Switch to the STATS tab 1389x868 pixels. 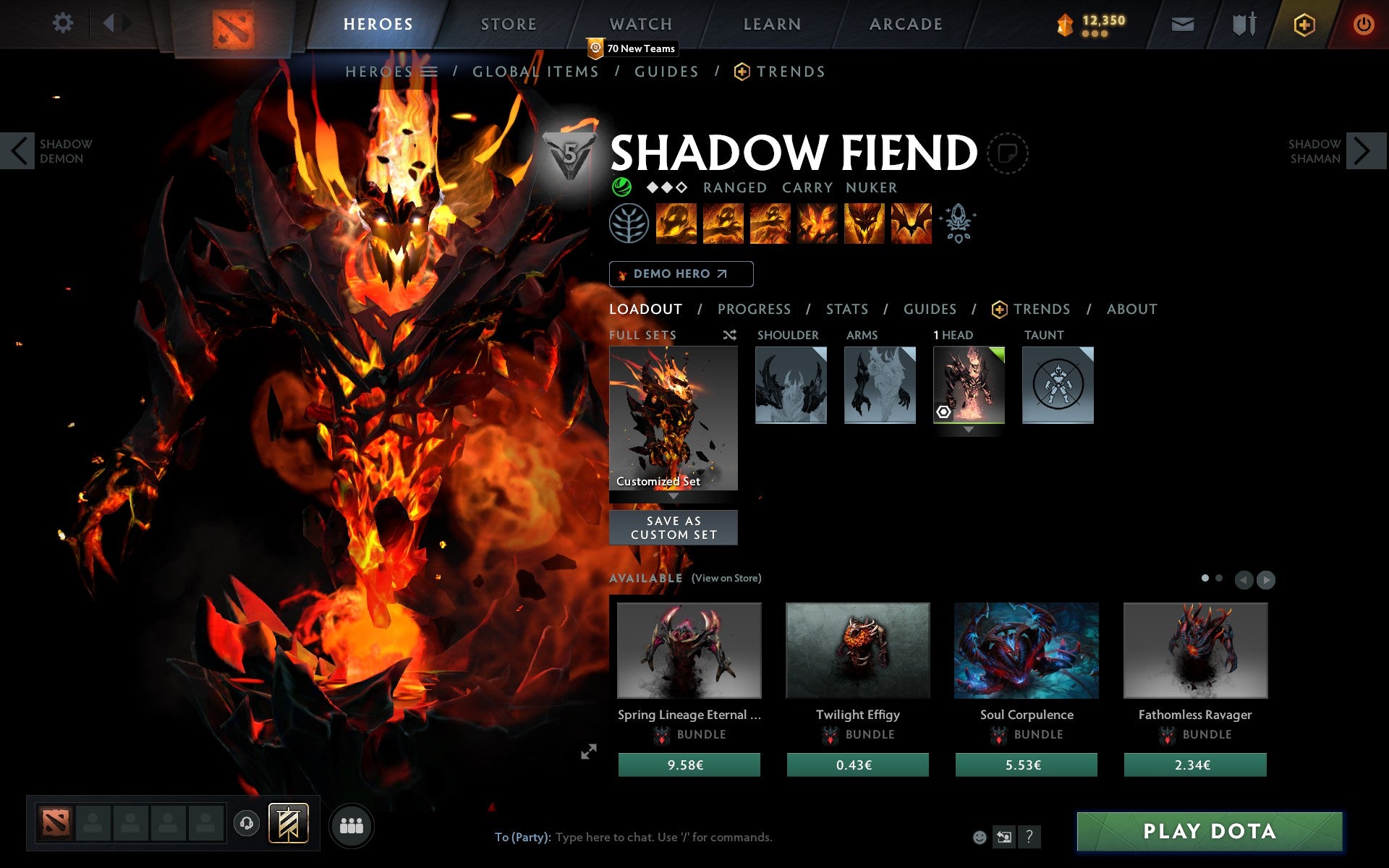[846, 309]
